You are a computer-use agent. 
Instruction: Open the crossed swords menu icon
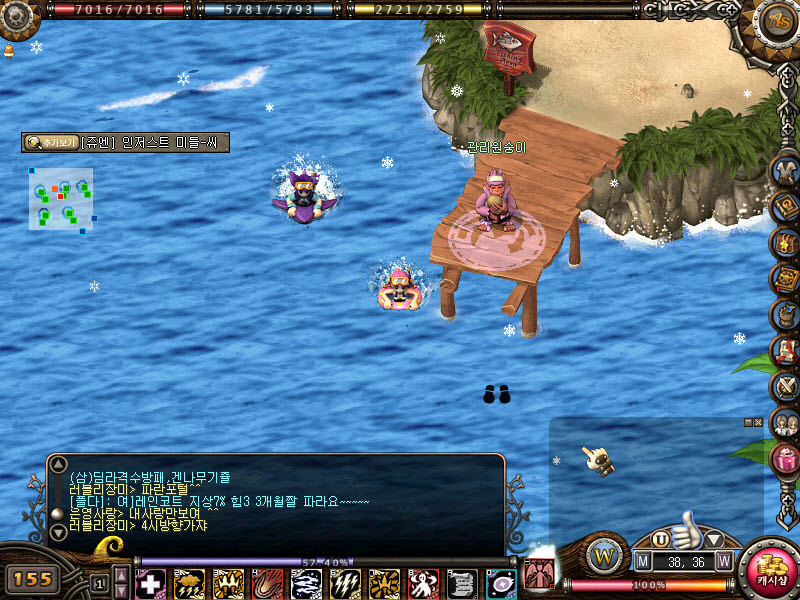[786, 387]
